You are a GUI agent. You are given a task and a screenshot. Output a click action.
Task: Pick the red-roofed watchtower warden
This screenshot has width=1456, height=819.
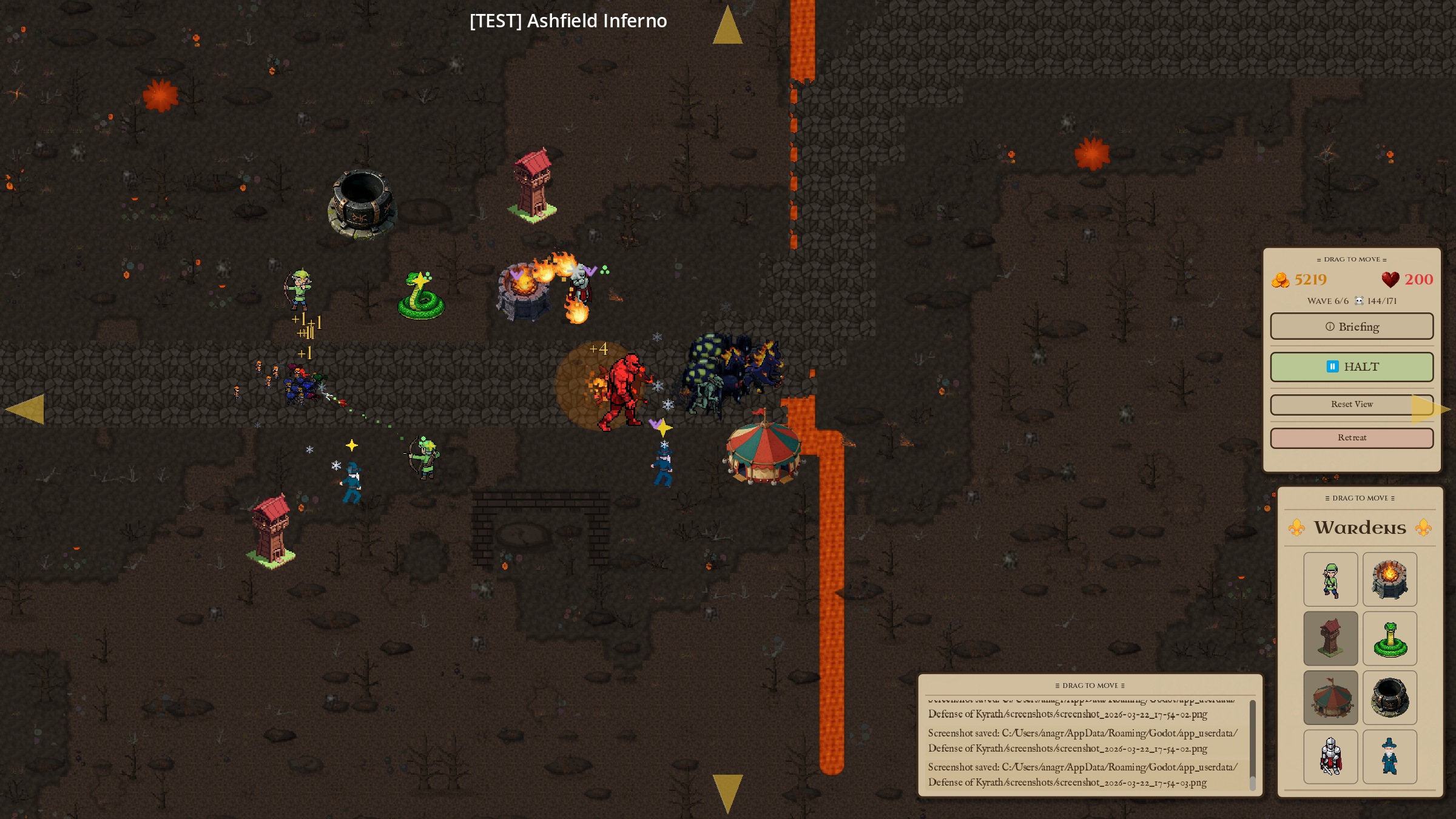click(x=1330, y=638)
